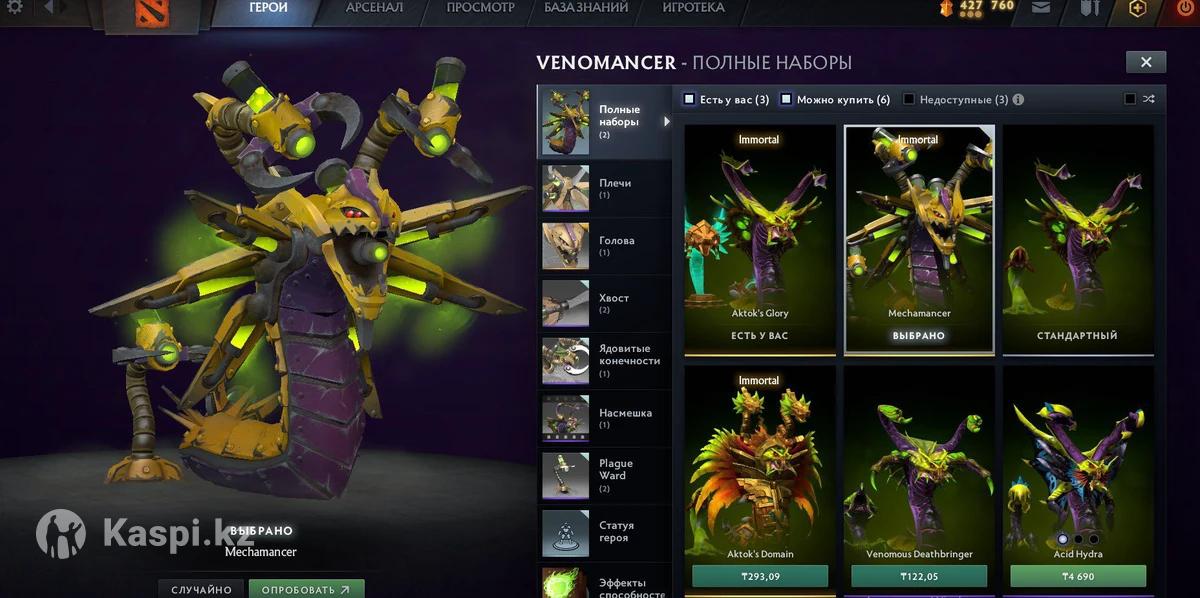Viewport: 1200px width, 598px height.
Task: Toggle the 'Можно купить' filter checkbox
Action: [x=786, y=99]
